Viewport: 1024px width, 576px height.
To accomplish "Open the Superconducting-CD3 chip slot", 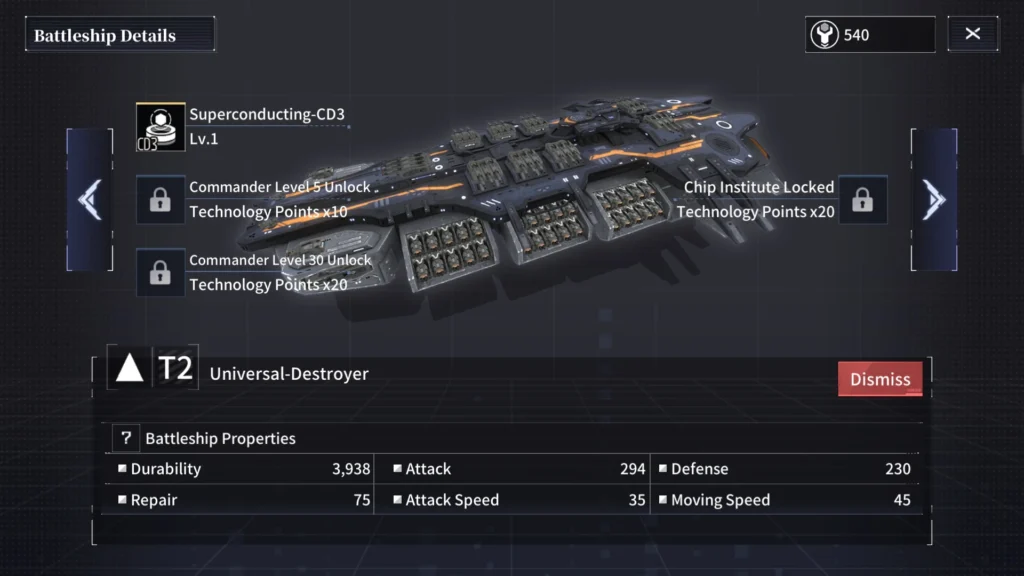I will [x=161, y=127].
